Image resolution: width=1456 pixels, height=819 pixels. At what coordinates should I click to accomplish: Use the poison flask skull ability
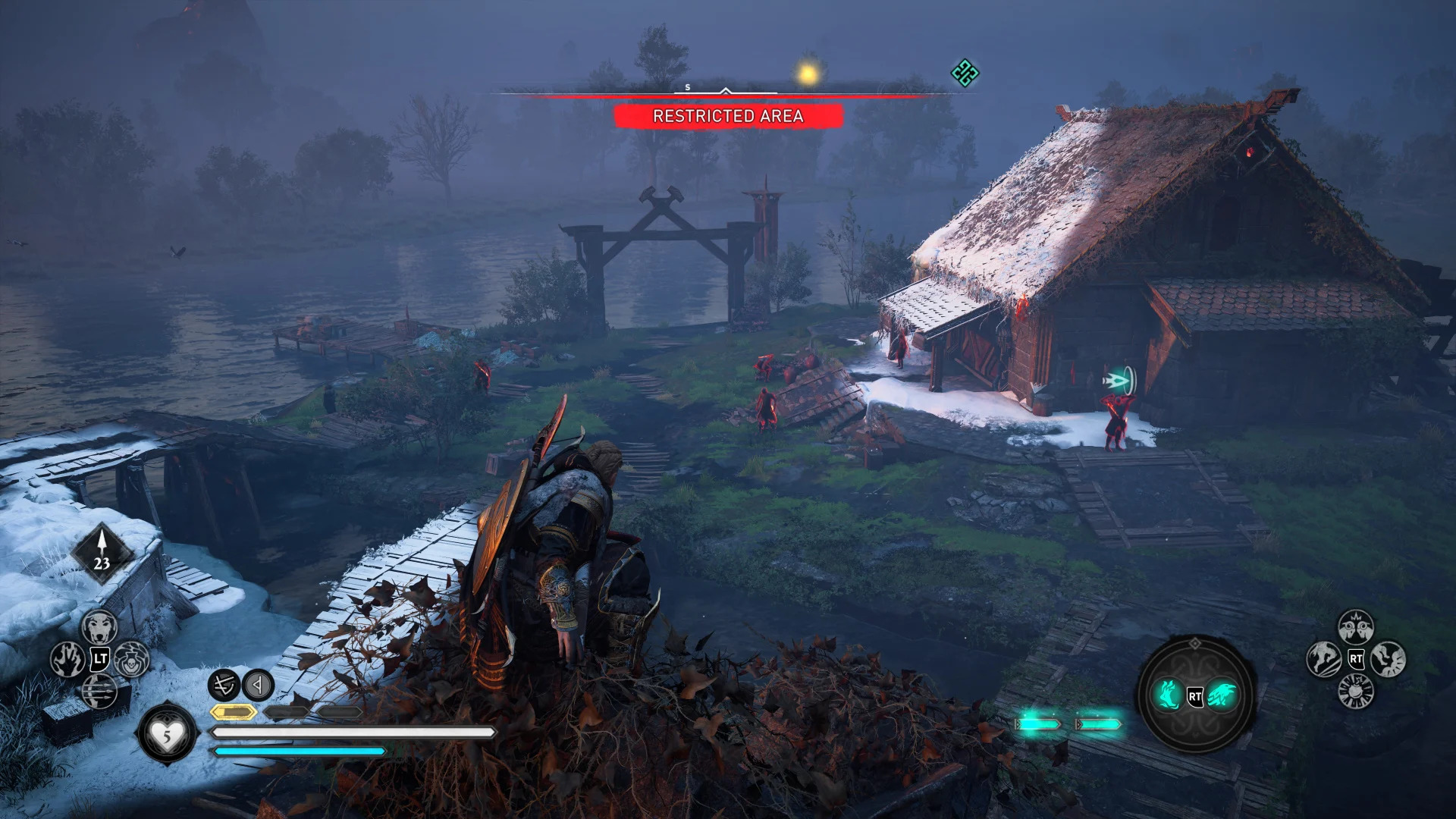tap(132, 659)
